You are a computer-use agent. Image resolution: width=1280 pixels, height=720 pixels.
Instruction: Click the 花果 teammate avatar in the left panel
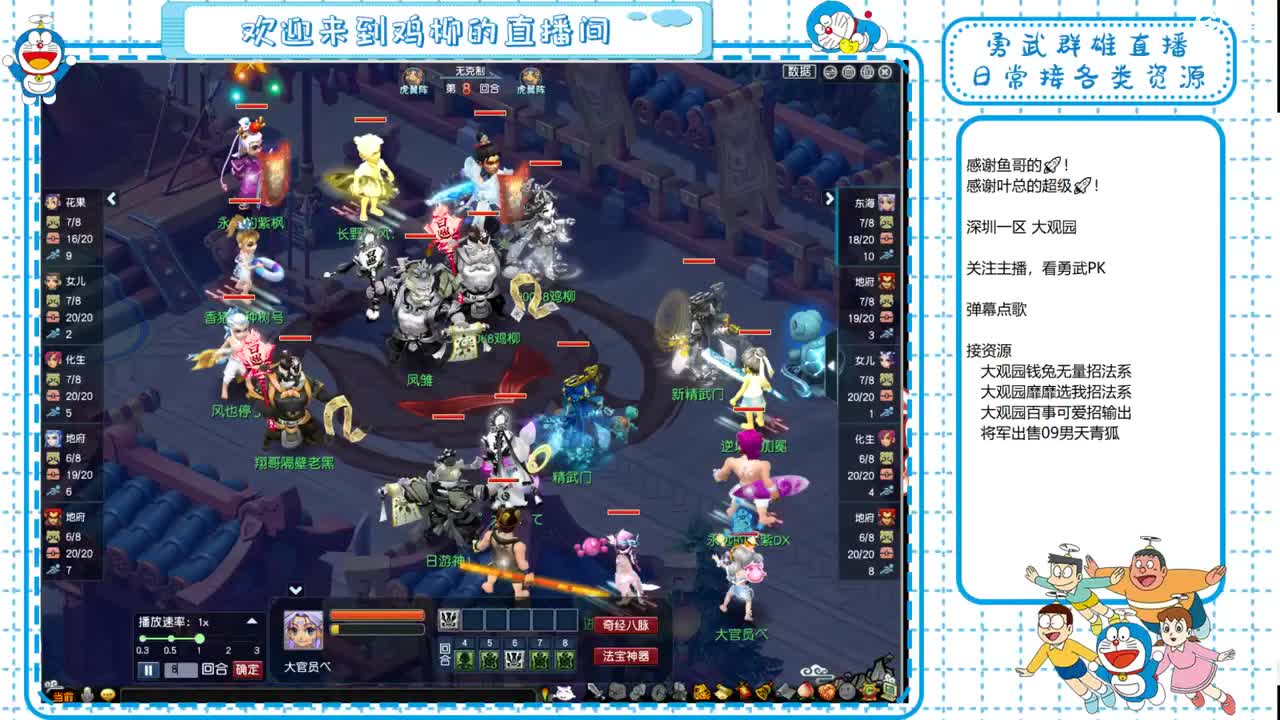[52, 201]
